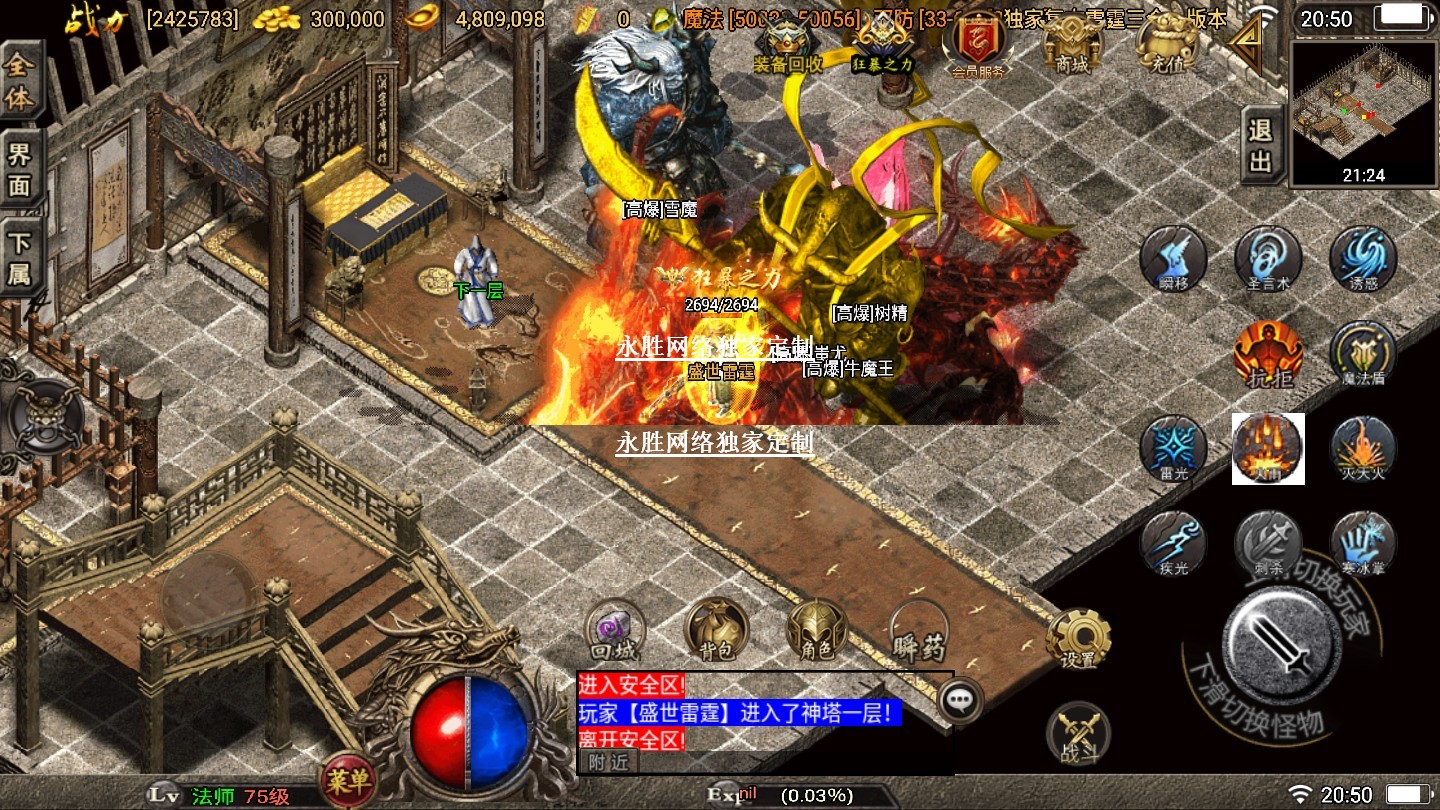Use the 回城 return to town button
The width and height of the screenshot is (1440, 810).
point(615,630)
